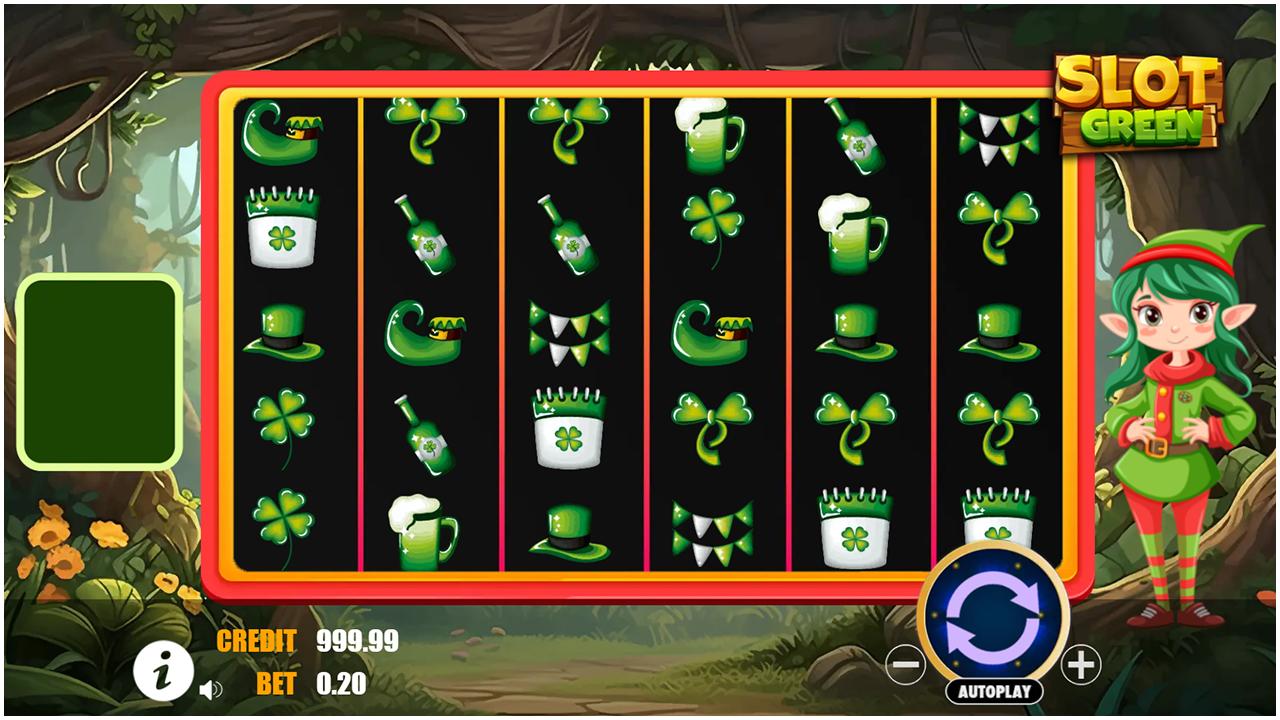Decrease the bet with the minus button
This screenshot has width=1280, height=720.
906,662
